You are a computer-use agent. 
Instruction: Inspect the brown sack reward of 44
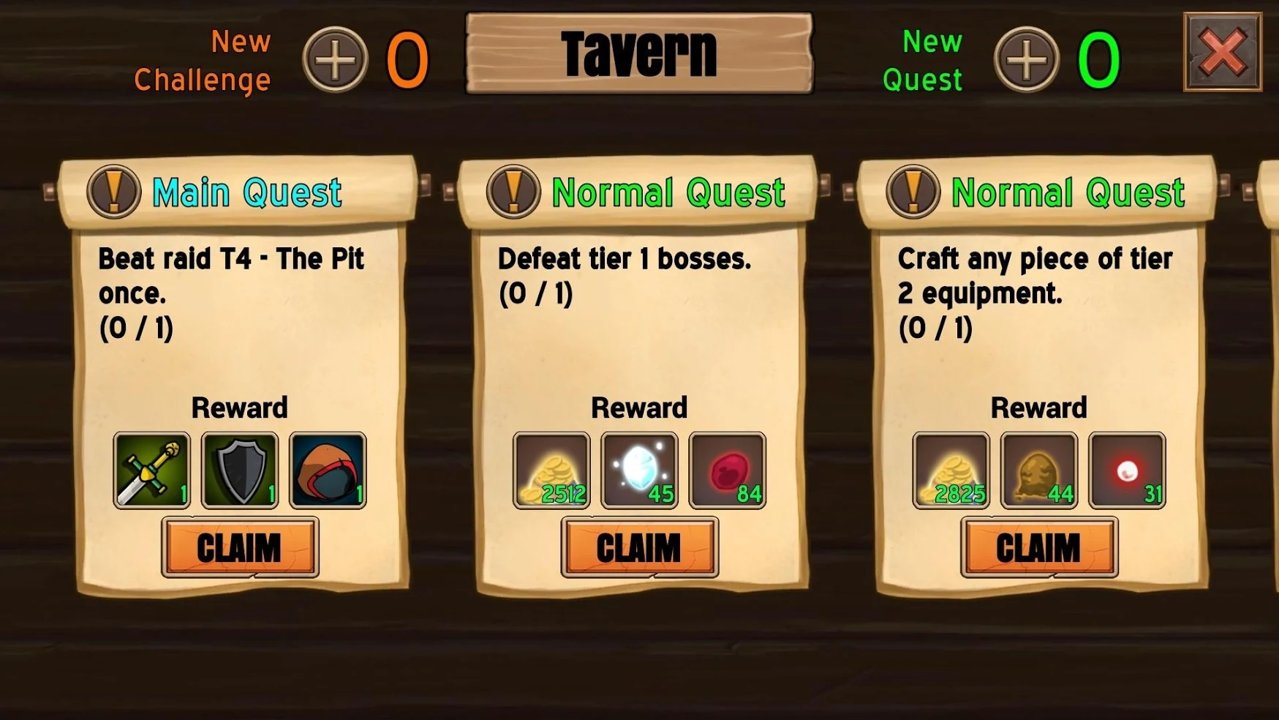[1039, 470]
